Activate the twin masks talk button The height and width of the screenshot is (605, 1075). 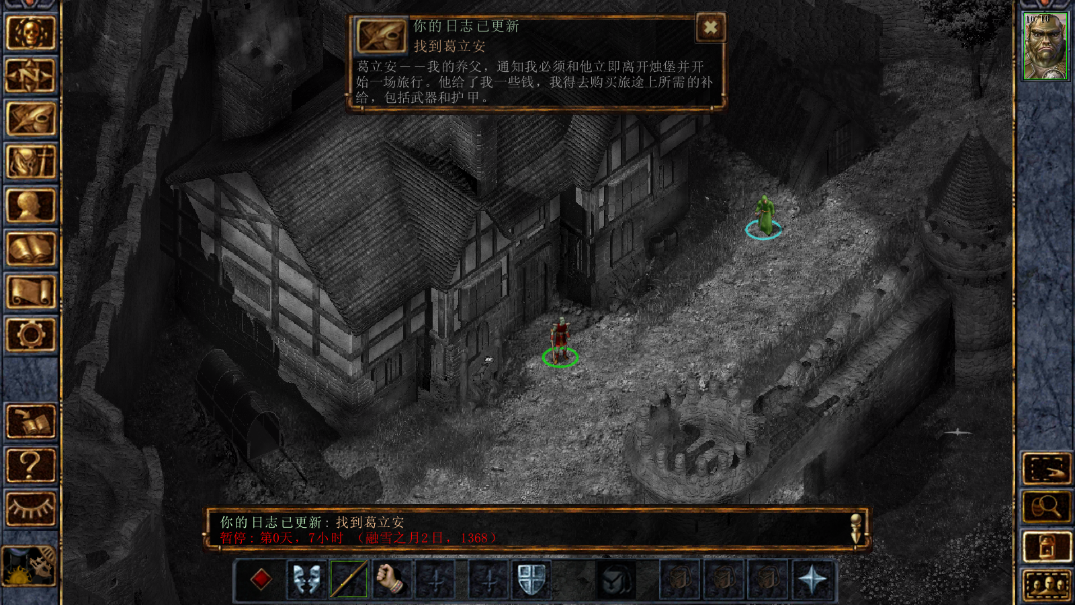tap(305, 580)
